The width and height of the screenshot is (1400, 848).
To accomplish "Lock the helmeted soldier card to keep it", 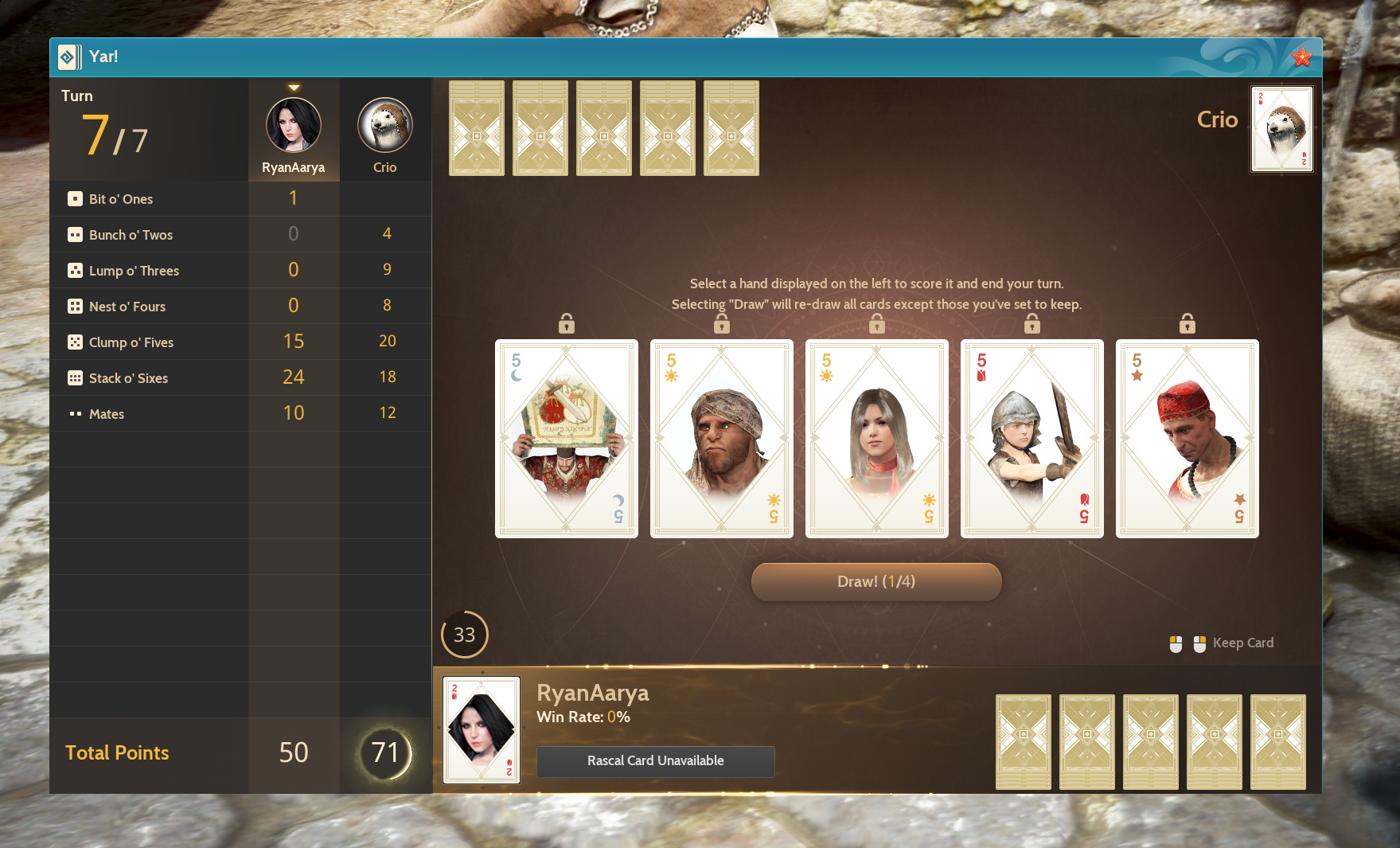I will pyautogui.click(x=1031, y=323).
